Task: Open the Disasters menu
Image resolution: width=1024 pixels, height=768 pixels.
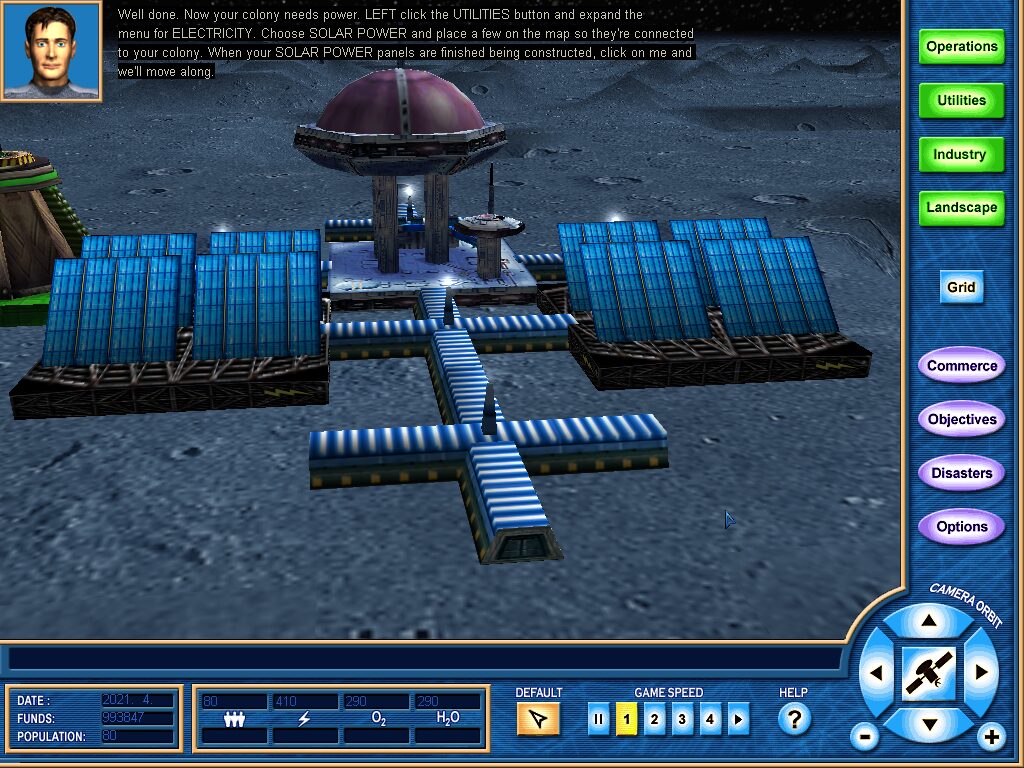Action: [x=961, y=473]
